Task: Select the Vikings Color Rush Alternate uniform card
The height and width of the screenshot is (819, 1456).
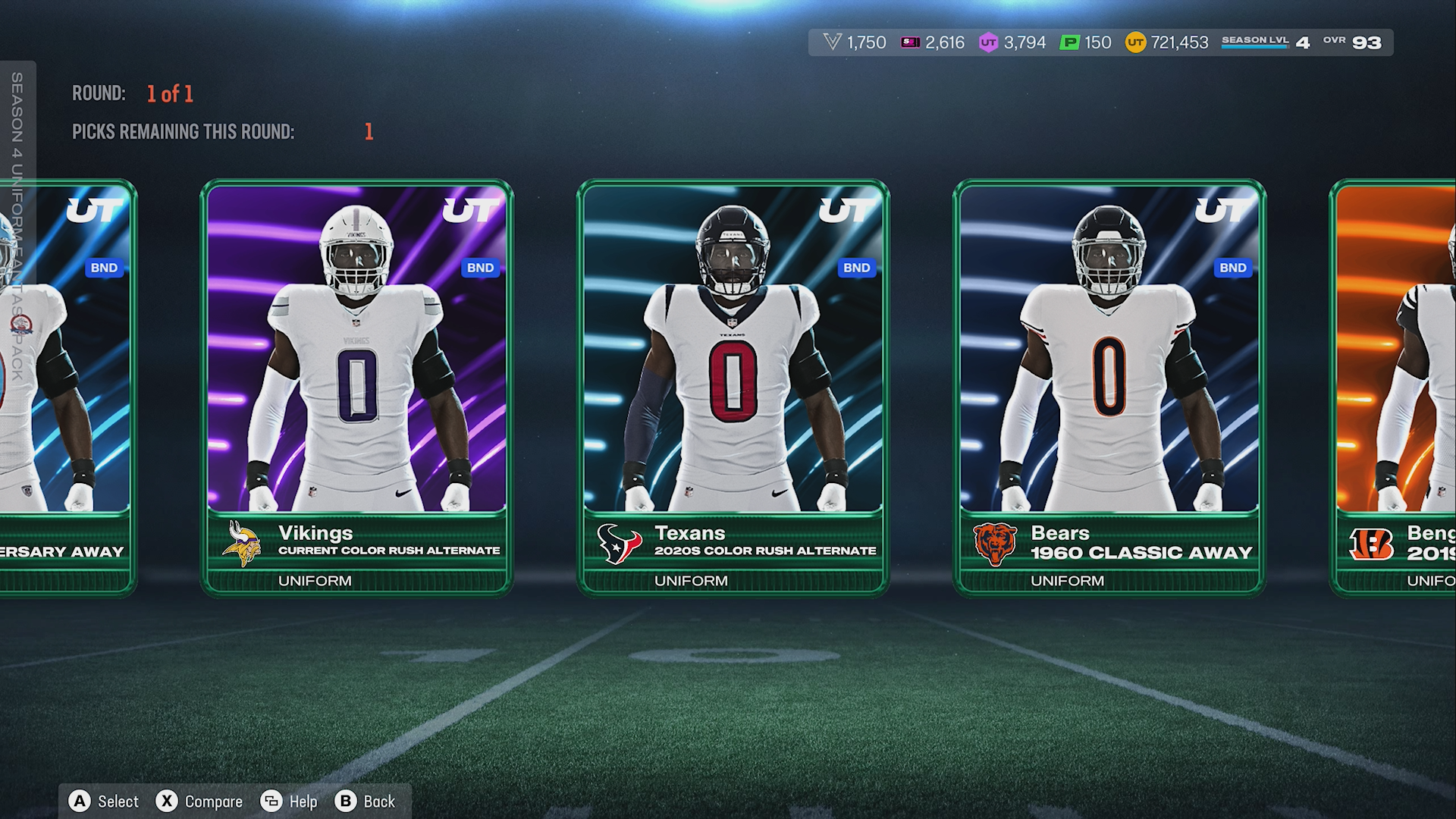Action: (356, 387)
